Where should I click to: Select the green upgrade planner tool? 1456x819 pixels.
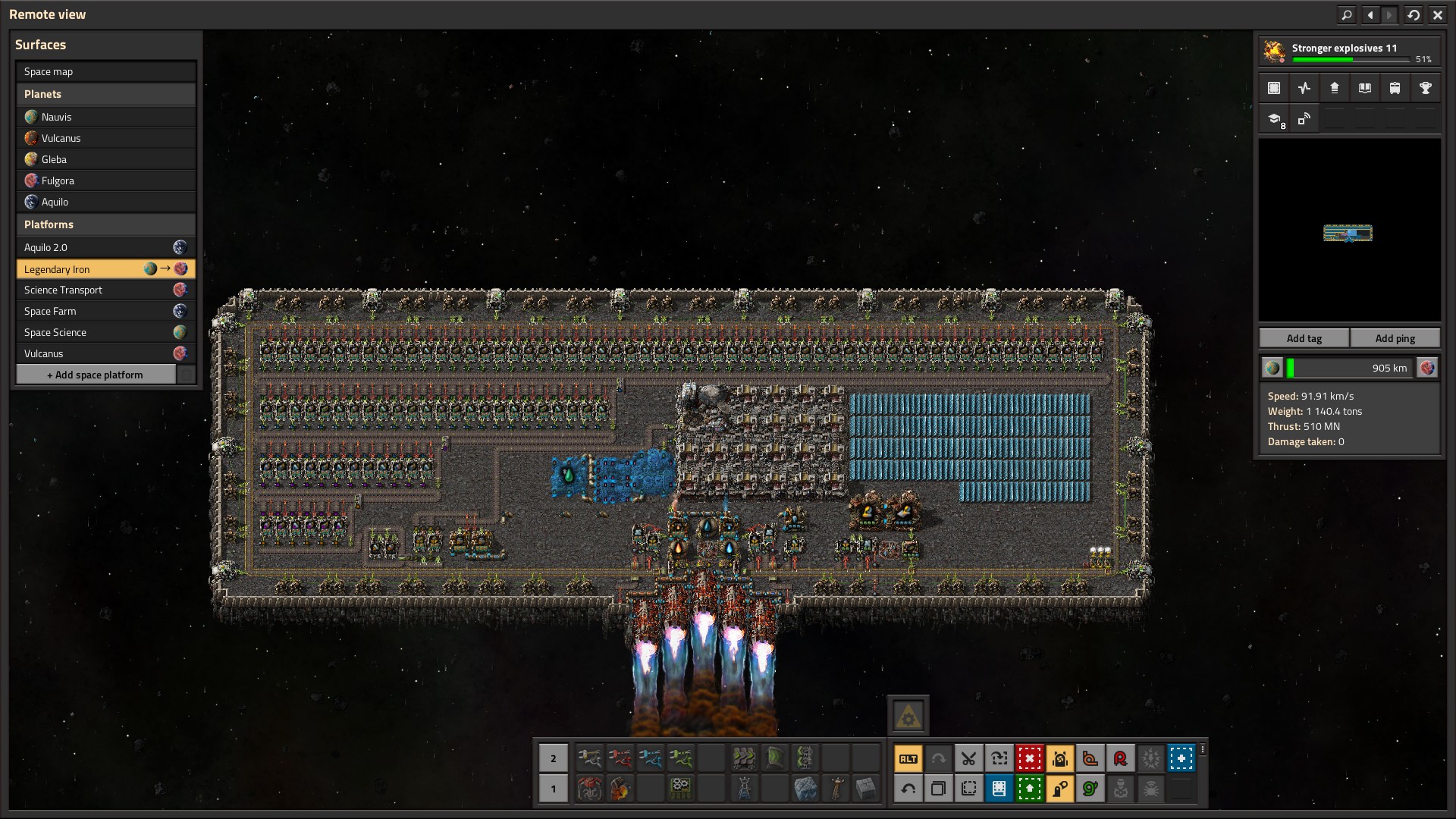[x=1029, y=789]
